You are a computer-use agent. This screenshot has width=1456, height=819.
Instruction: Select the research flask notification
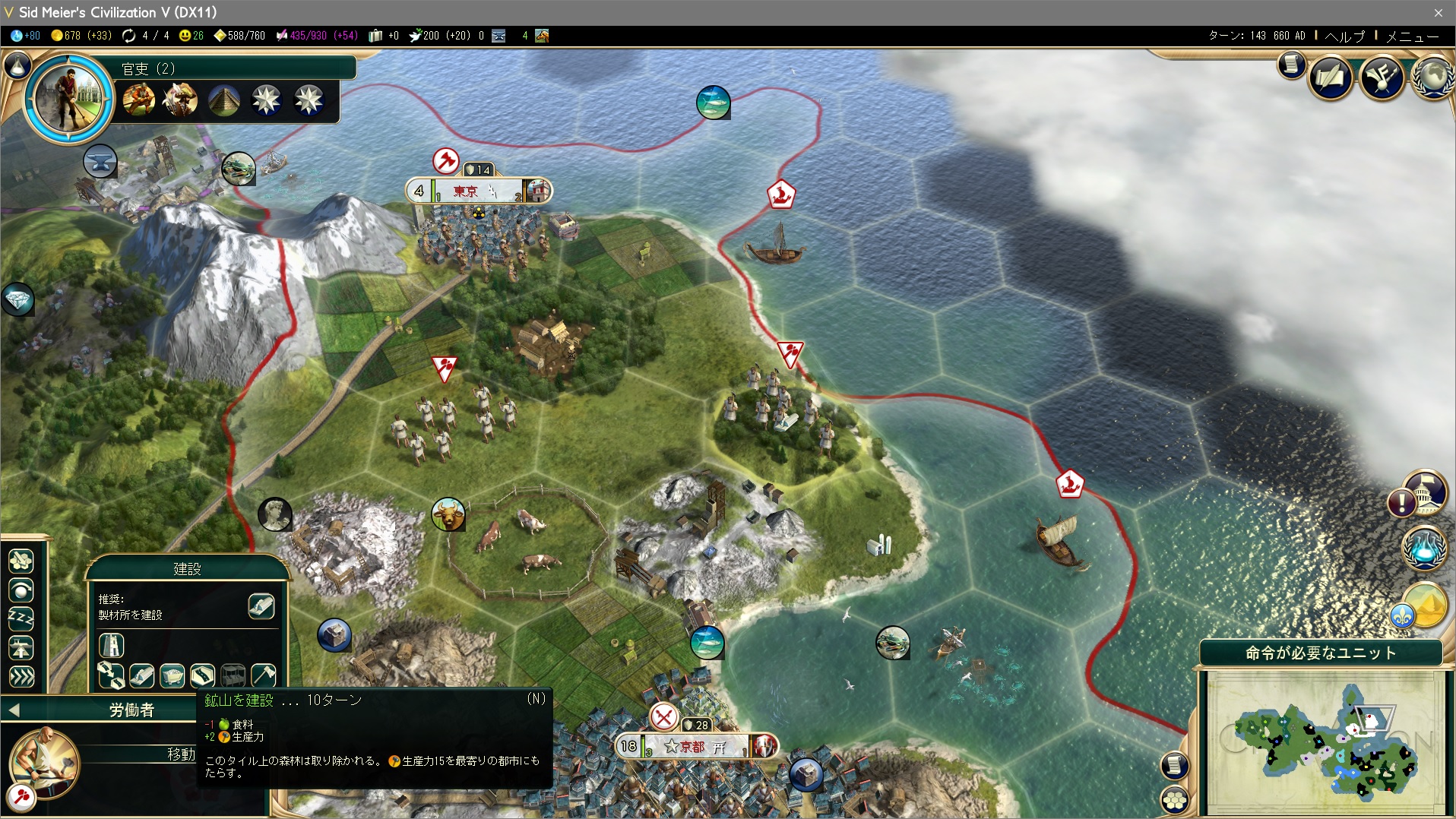click(1424, 548)
